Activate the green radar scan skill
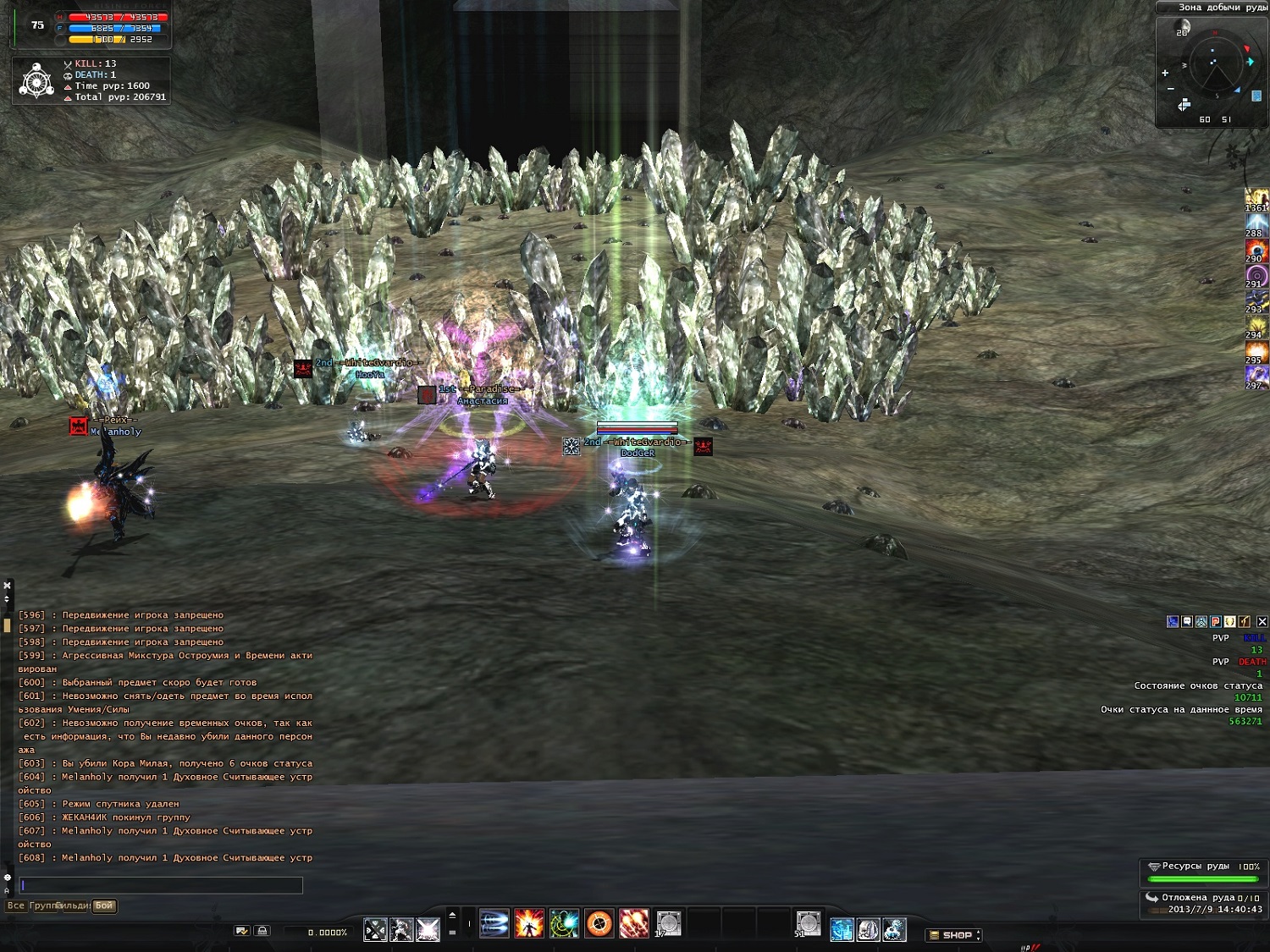This screenshot has width=1270, height=952. coord(564,924)
